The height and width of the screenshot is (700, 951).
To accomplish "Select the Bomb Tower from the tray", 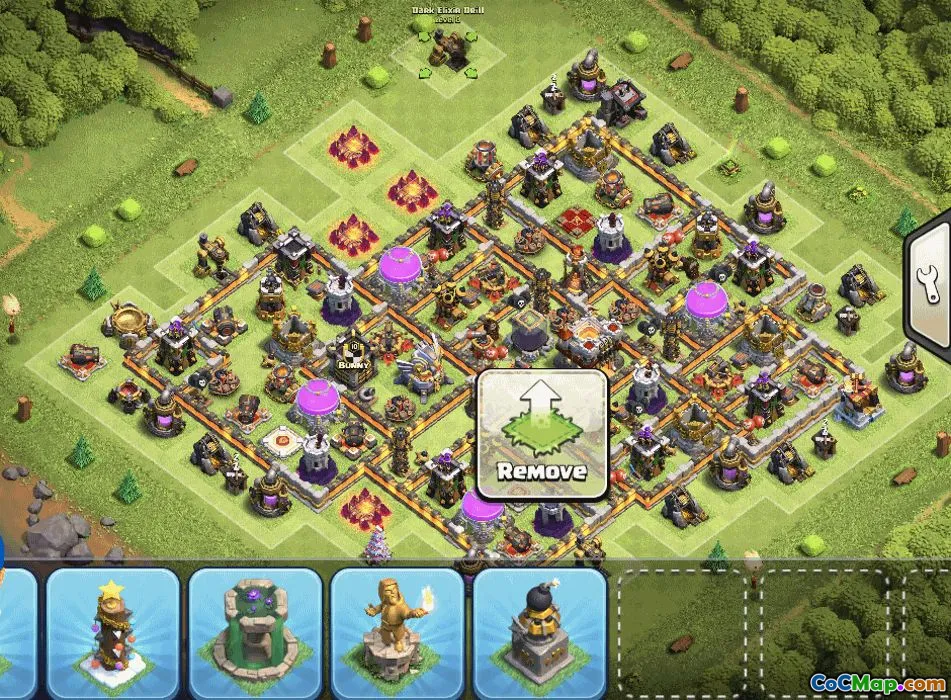I will point(540,632).
